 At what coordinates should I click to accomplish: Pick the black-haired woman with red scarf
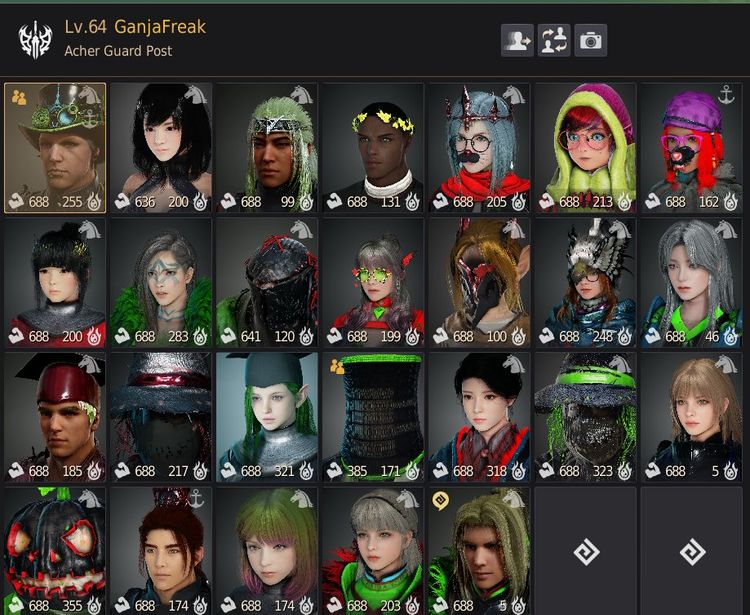(478, 416)
